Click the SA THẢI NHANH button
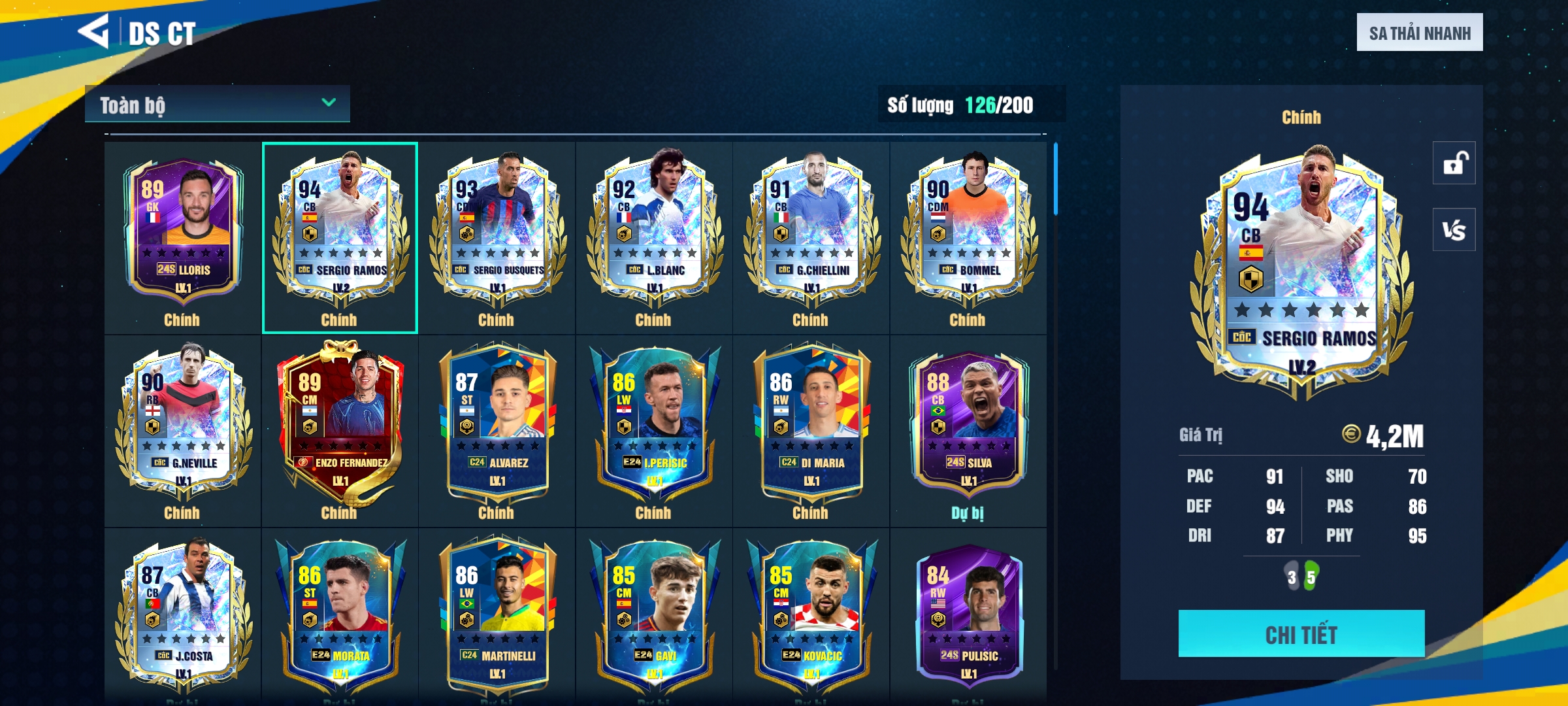The width and height of the screenshot is (1568, 706). click(x=1419, y=33)
